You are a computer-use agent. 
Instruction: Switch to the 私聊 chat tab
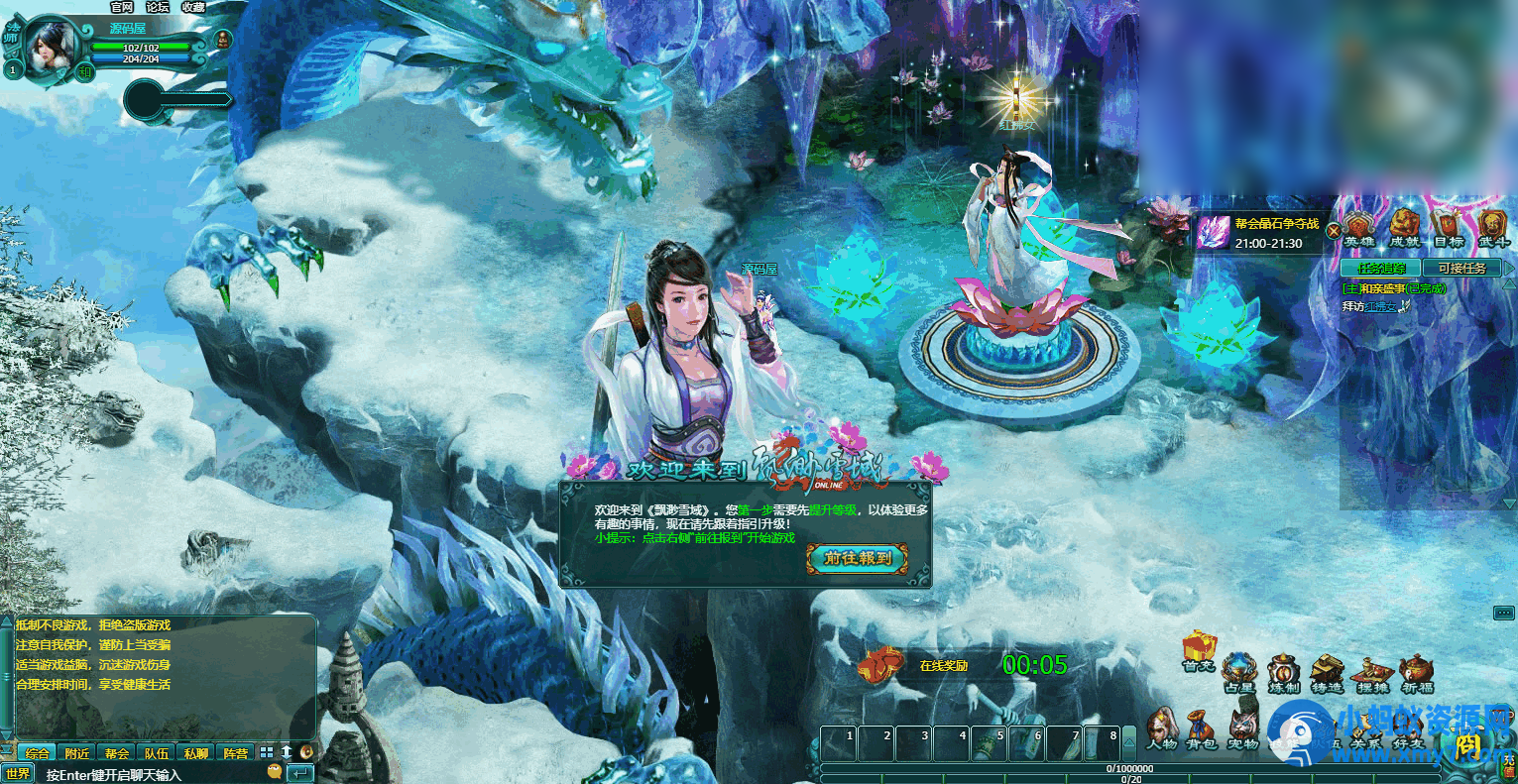(195, 751)
